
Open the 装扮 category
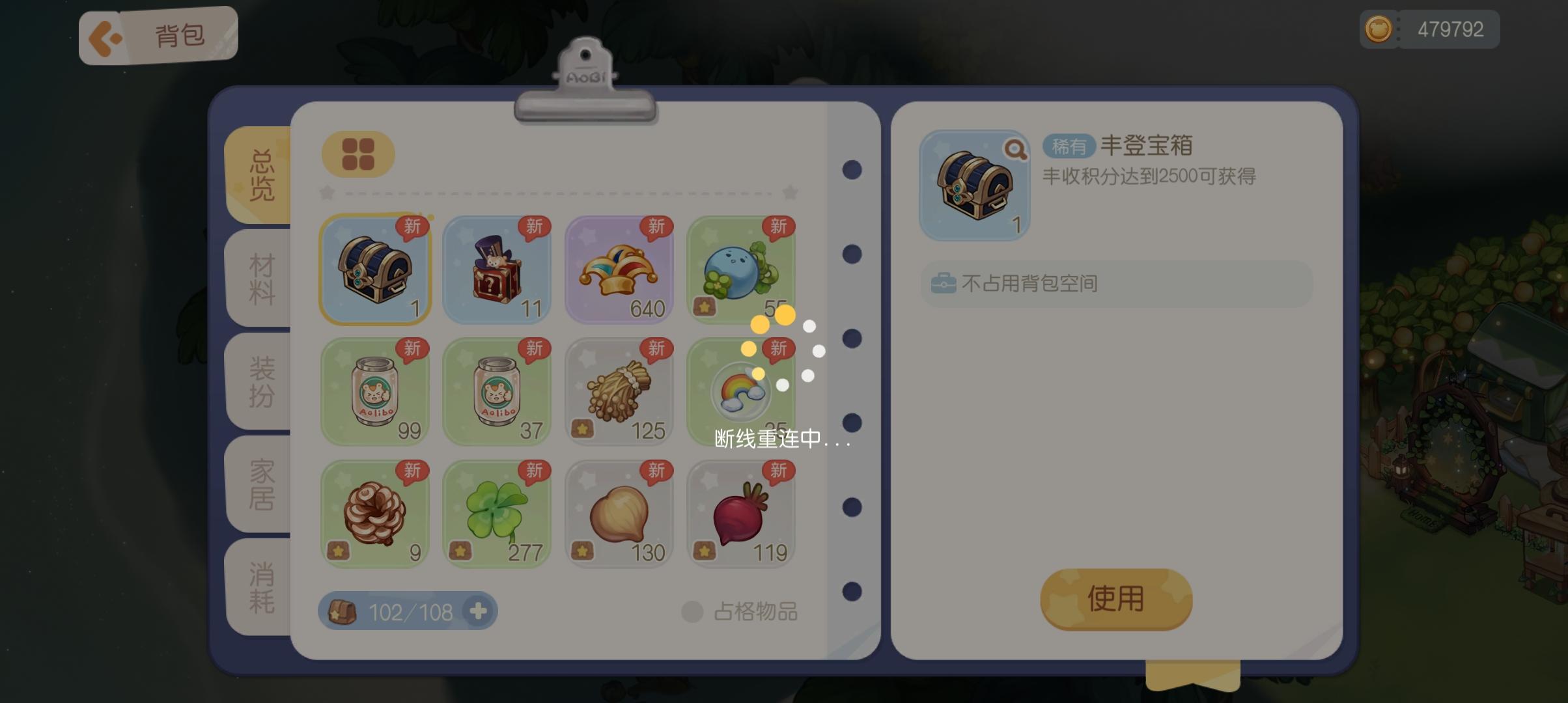[x=259, y=383]
